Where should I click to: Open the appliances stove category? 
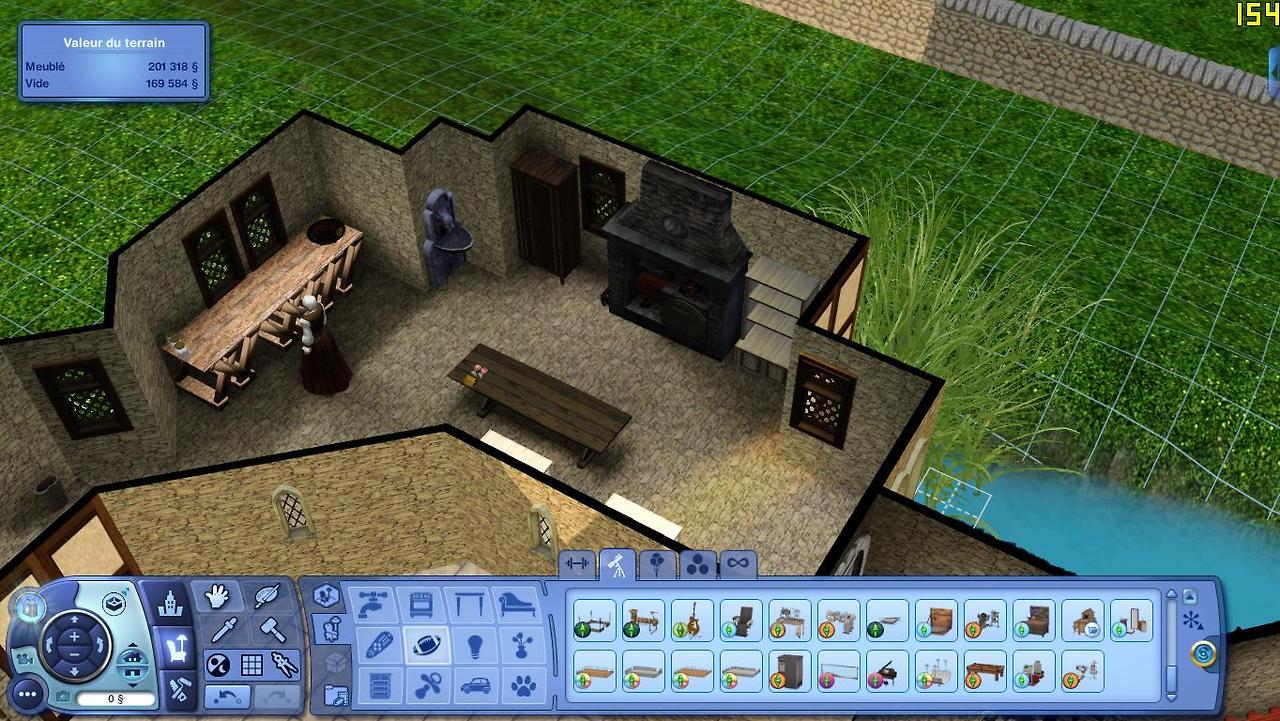(422, 605)
